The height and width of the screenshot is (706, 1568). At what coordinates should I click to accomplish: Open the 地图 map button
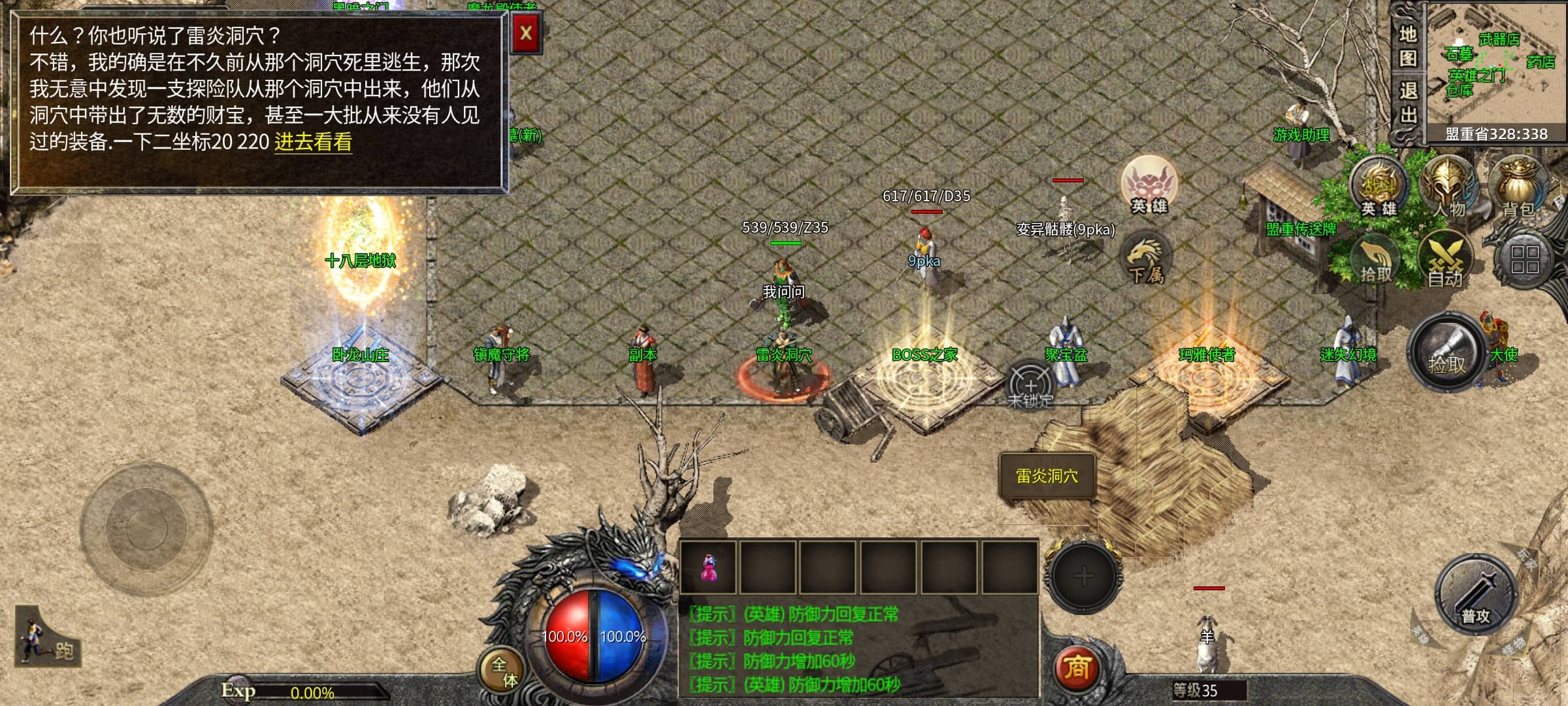point(1407,46)
